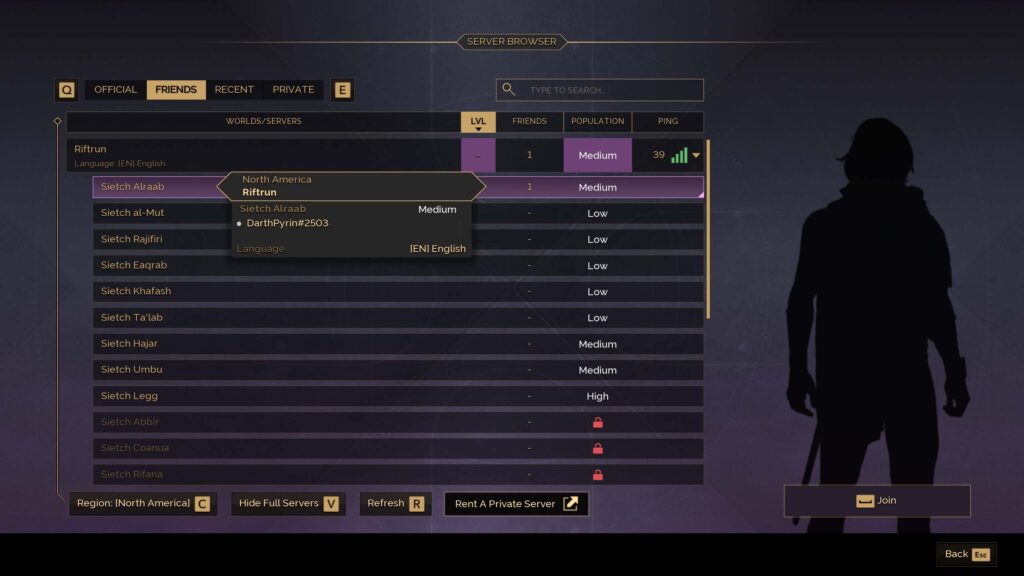Join the selected server
Viewport: 1024px width, 576px height.
(x=876, y=501)
